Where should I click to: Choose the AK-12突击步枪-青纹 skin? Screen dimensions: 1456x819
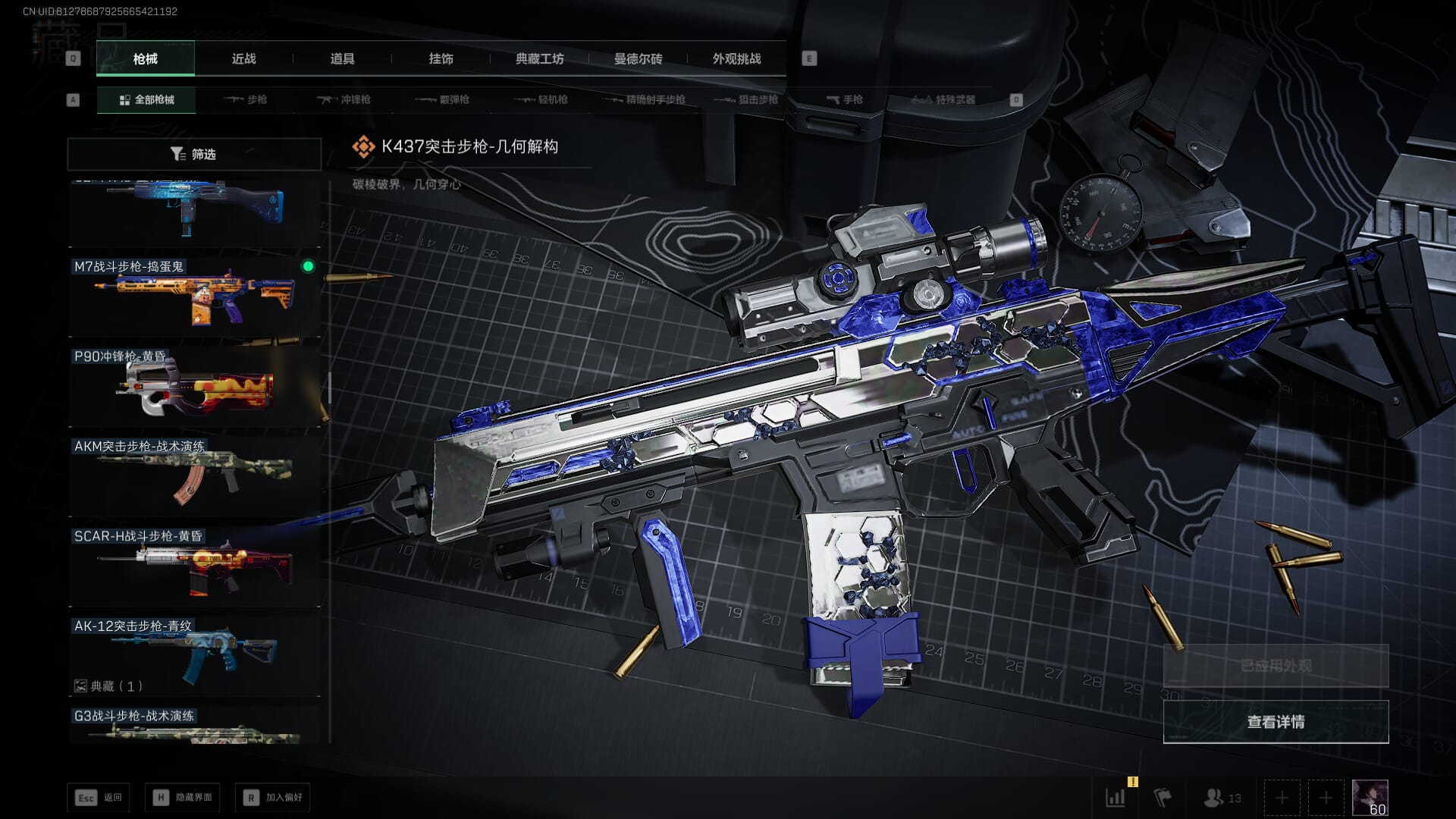coord(194,654)
